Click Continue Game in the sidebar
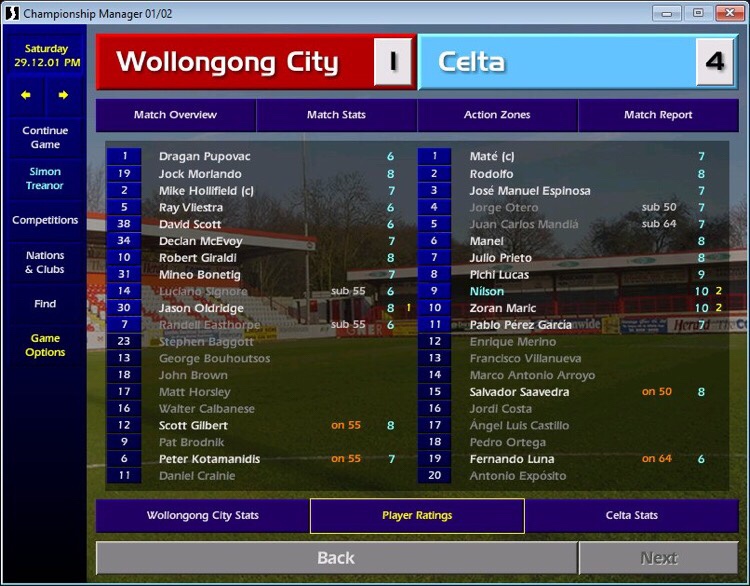Image resolution: width=750 pixels, height=586 pixels. click(x=45, y=138)
